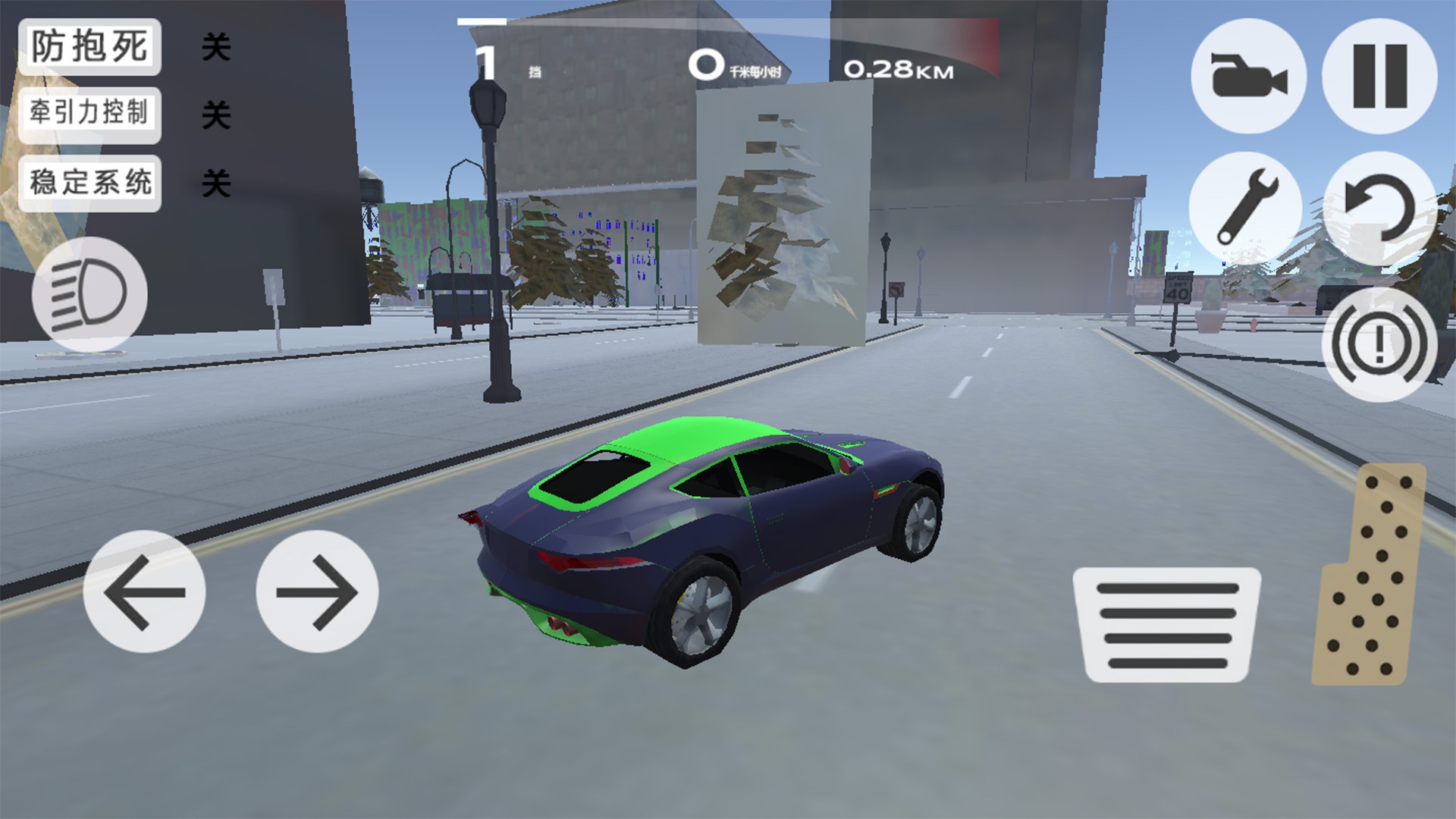
Task: Toggle the 牵引力控制 traction control
Action: pos(89,115)
